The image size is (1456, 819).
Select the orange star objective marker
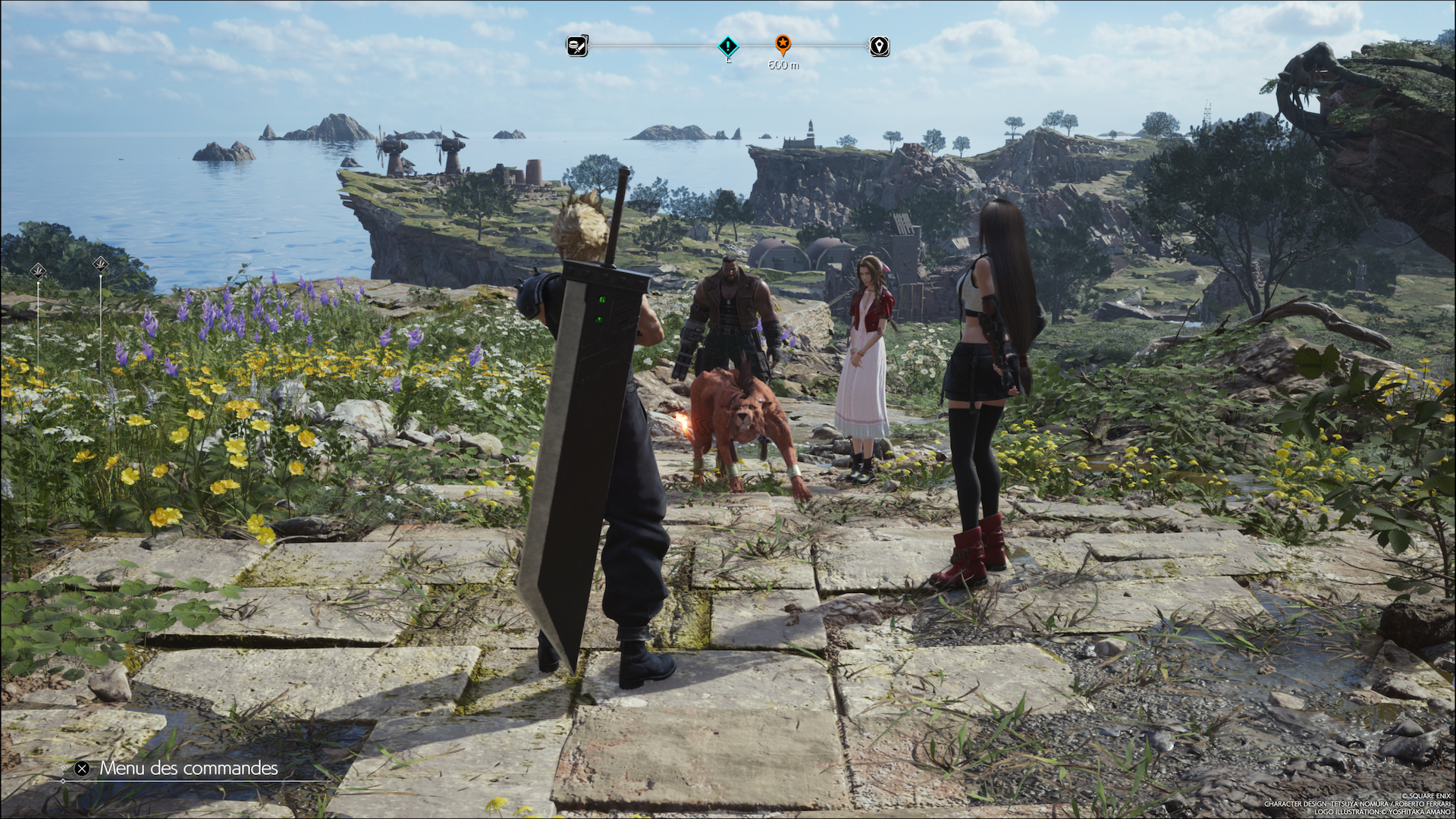pyautogui.click(x=783, y=44)
